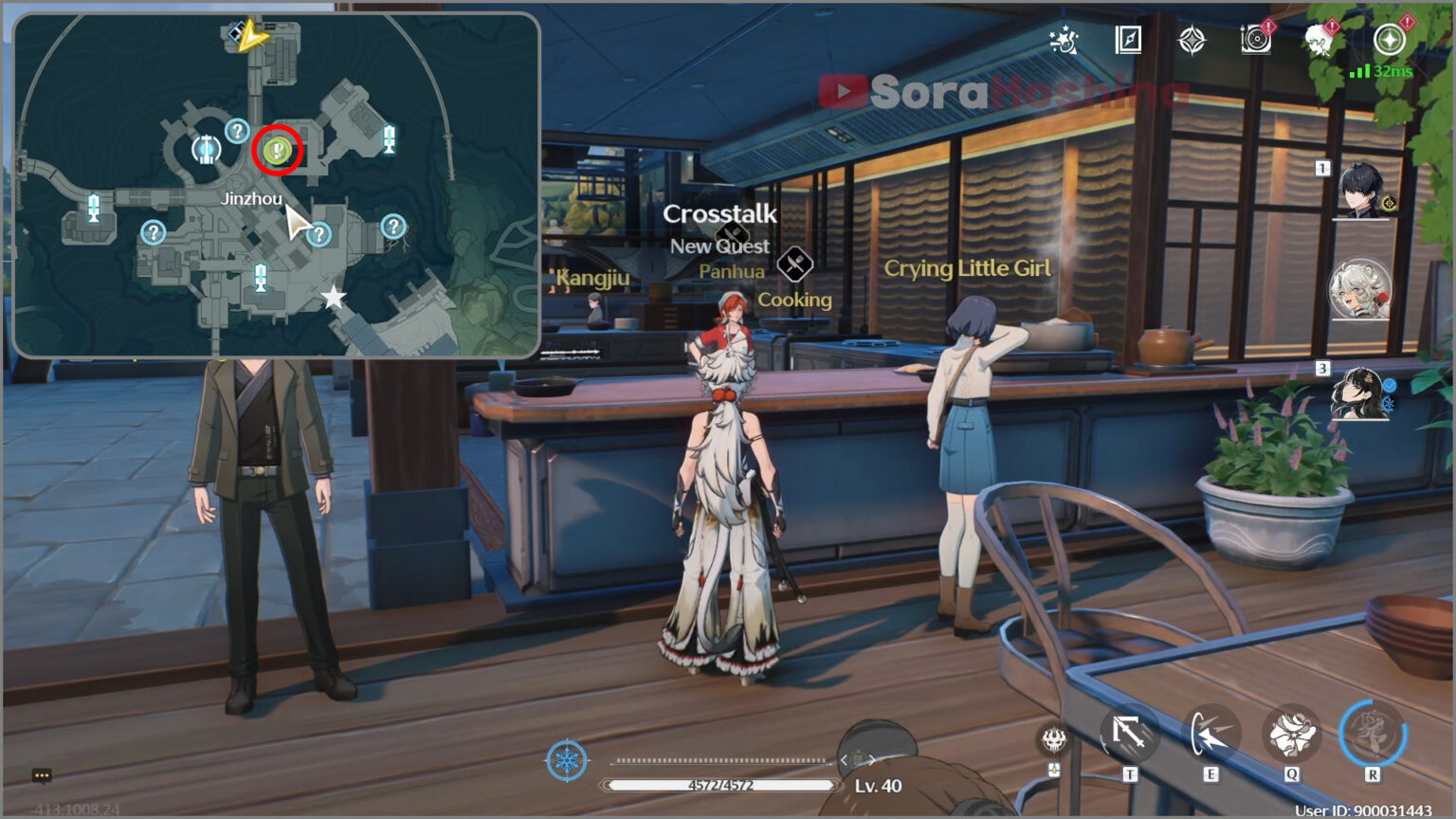Click the yellow arrow quest marker on map
This screenshot has width=1456, height=819.
[x=253, y=37]
